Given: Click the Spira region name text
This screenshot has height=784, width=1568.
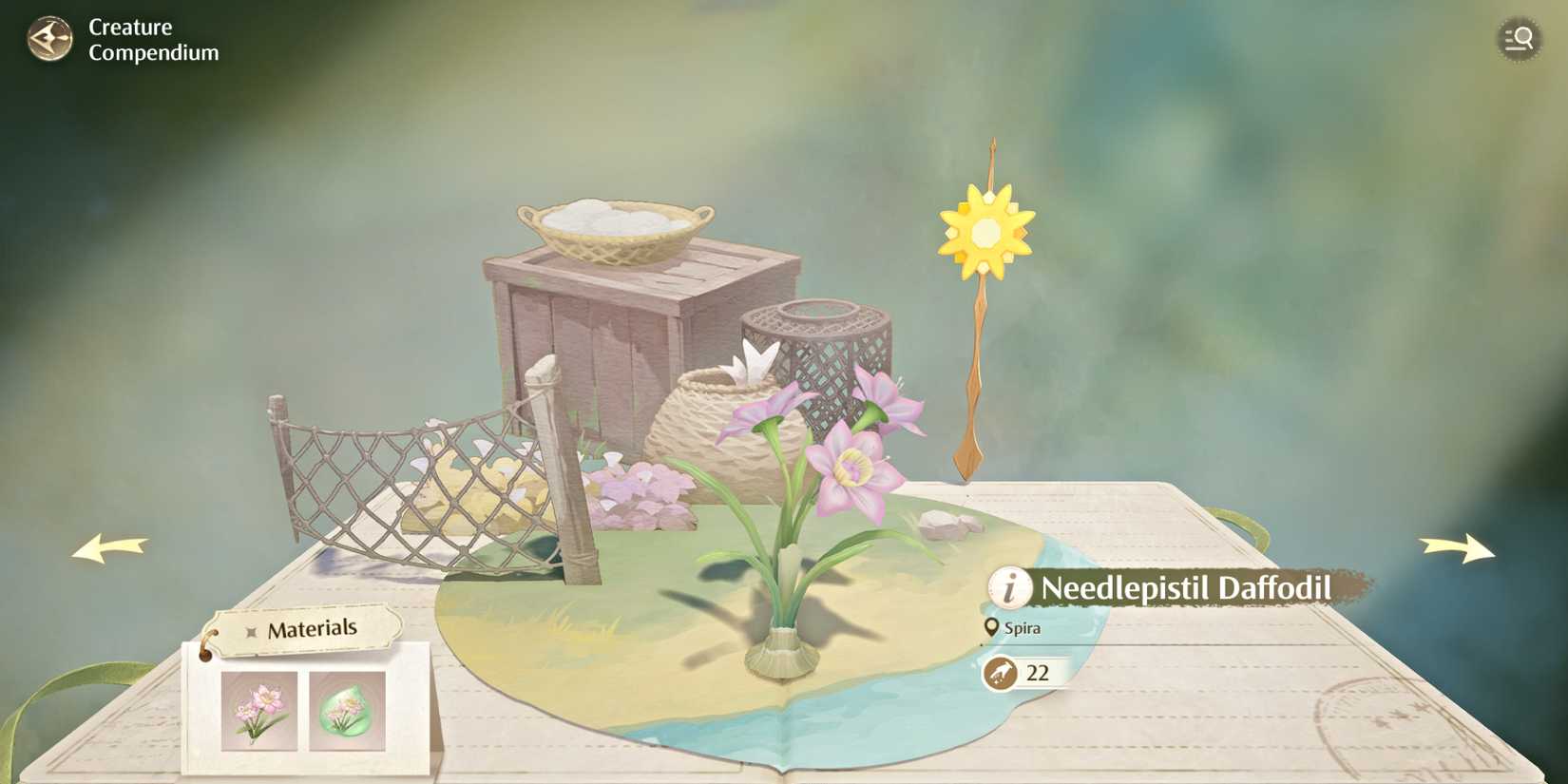Looking at the screenshot, I should [1023, 627].
